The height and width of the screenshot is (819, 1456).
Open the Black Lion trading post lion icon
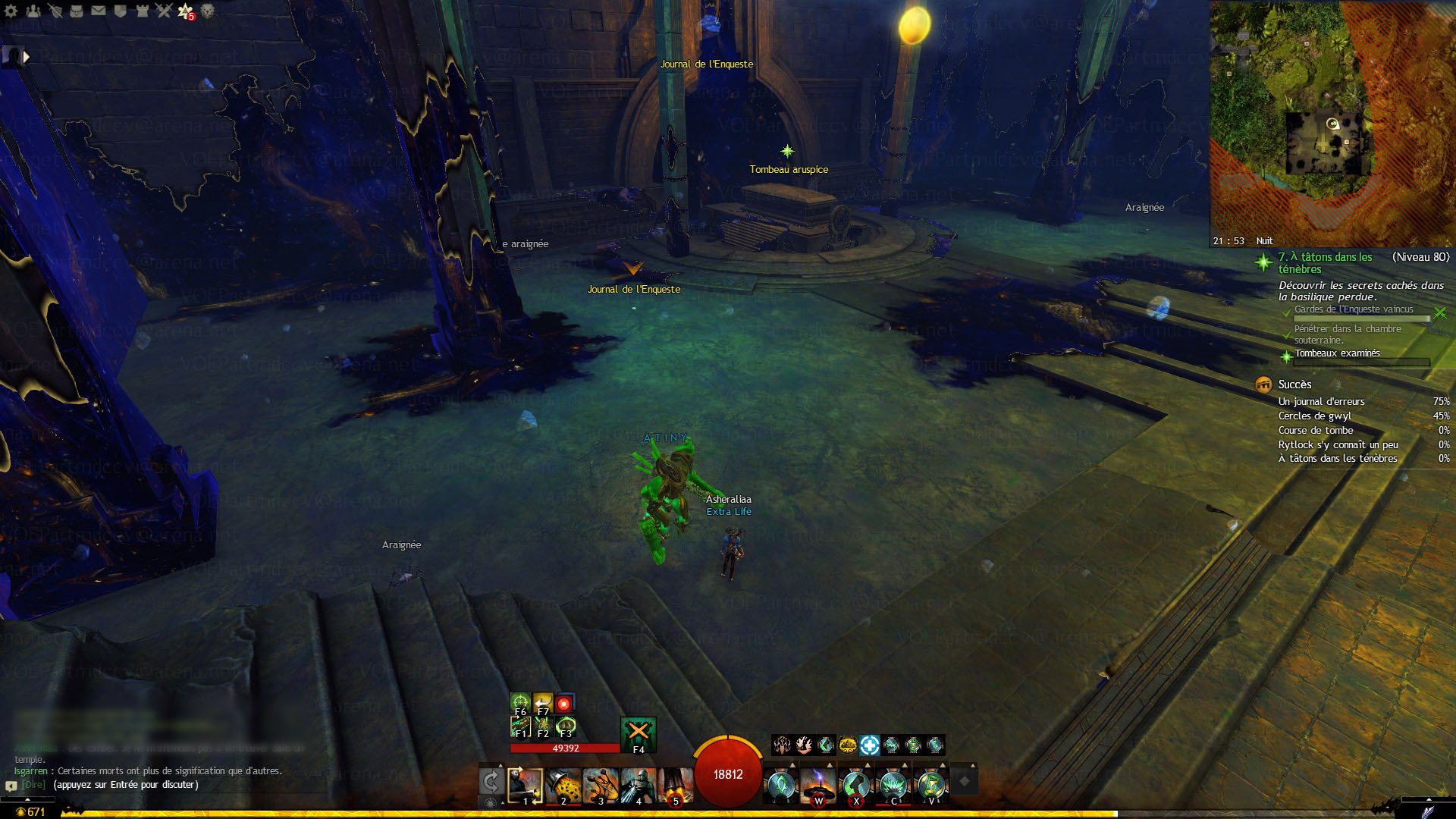click(208, 11)
